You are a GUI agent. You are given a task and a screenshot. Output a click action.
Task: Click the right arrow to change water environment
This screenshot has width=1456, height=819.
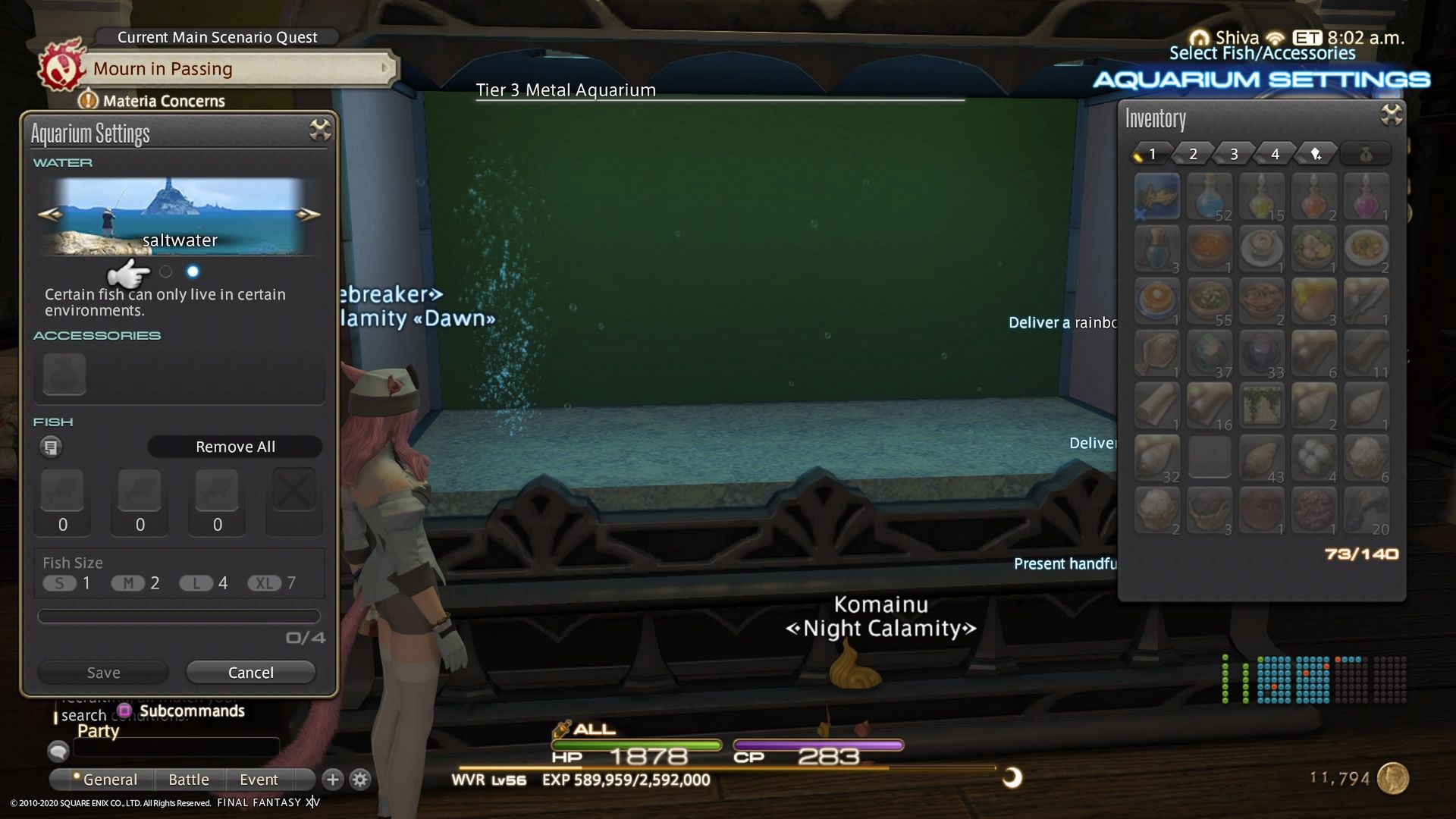coord(309,213)
